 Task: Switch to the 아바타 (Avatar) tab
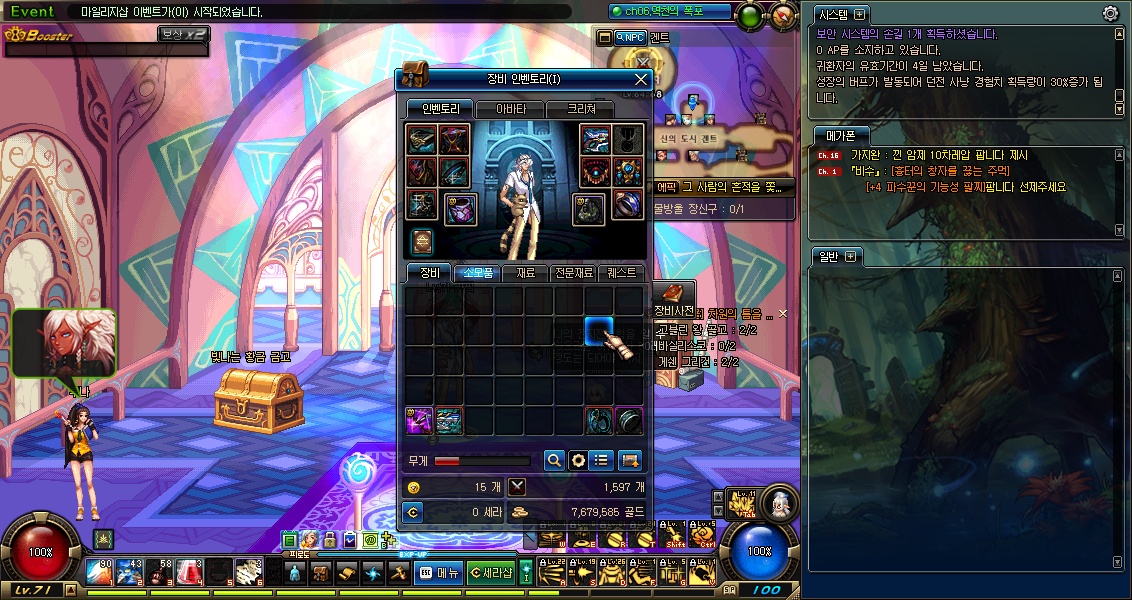[x=510, y=109]
